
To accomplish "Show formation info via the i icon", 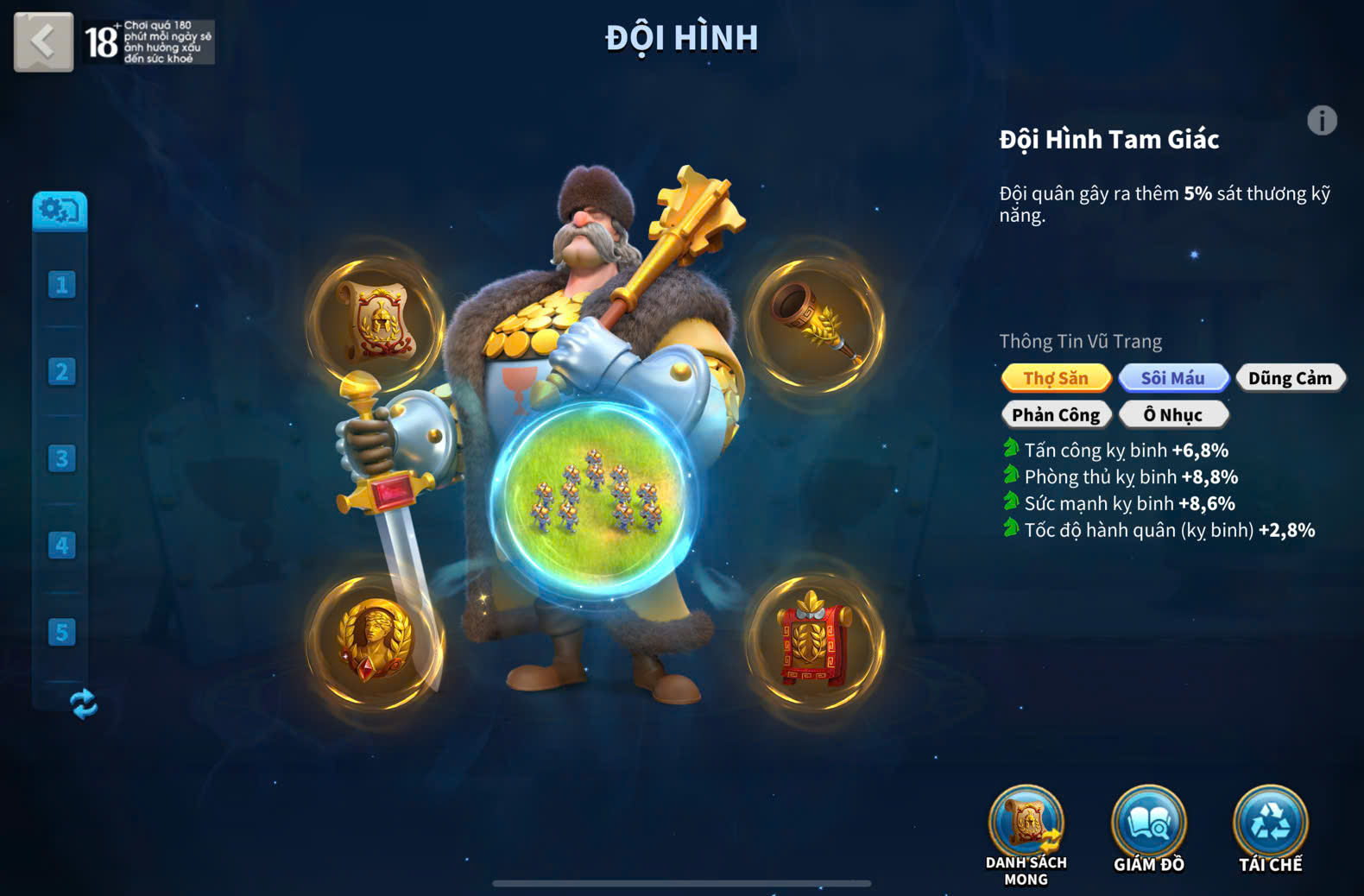I will pyautogui.click(x=1322, y=121).
